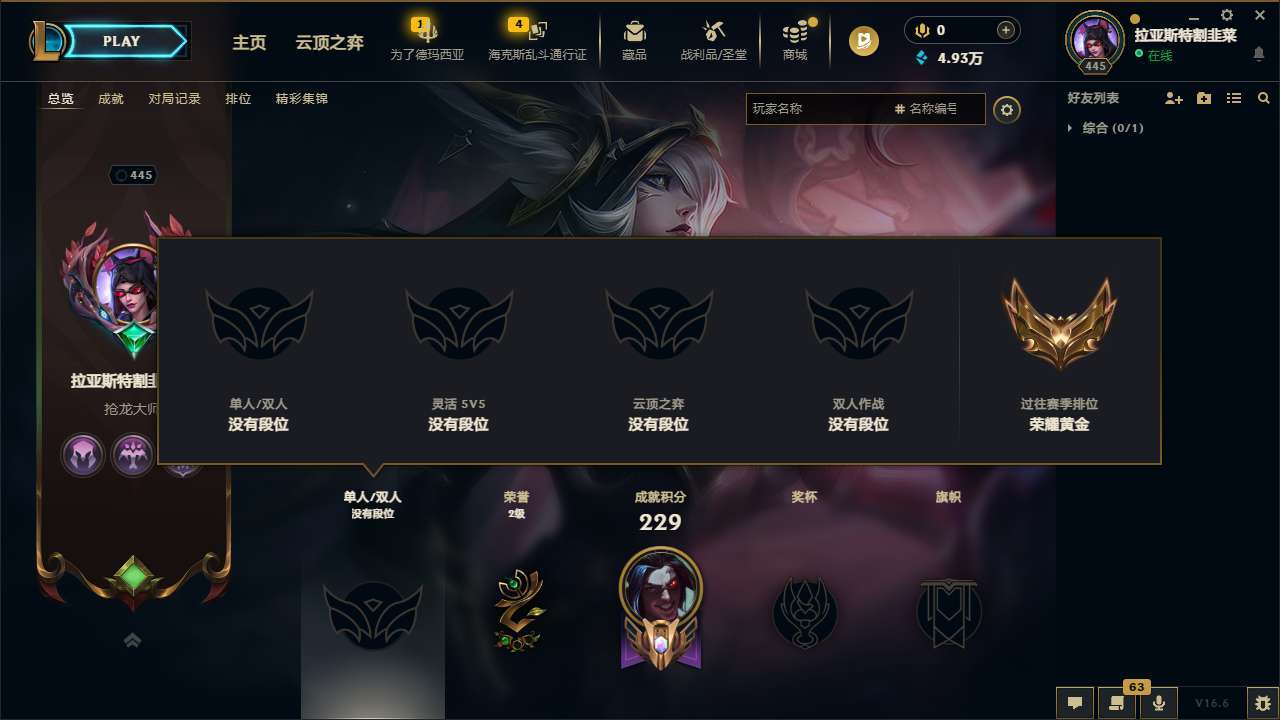Switch to the 对局记录 tab
This screenshot has width=1280, height=720.
point(174,99)
